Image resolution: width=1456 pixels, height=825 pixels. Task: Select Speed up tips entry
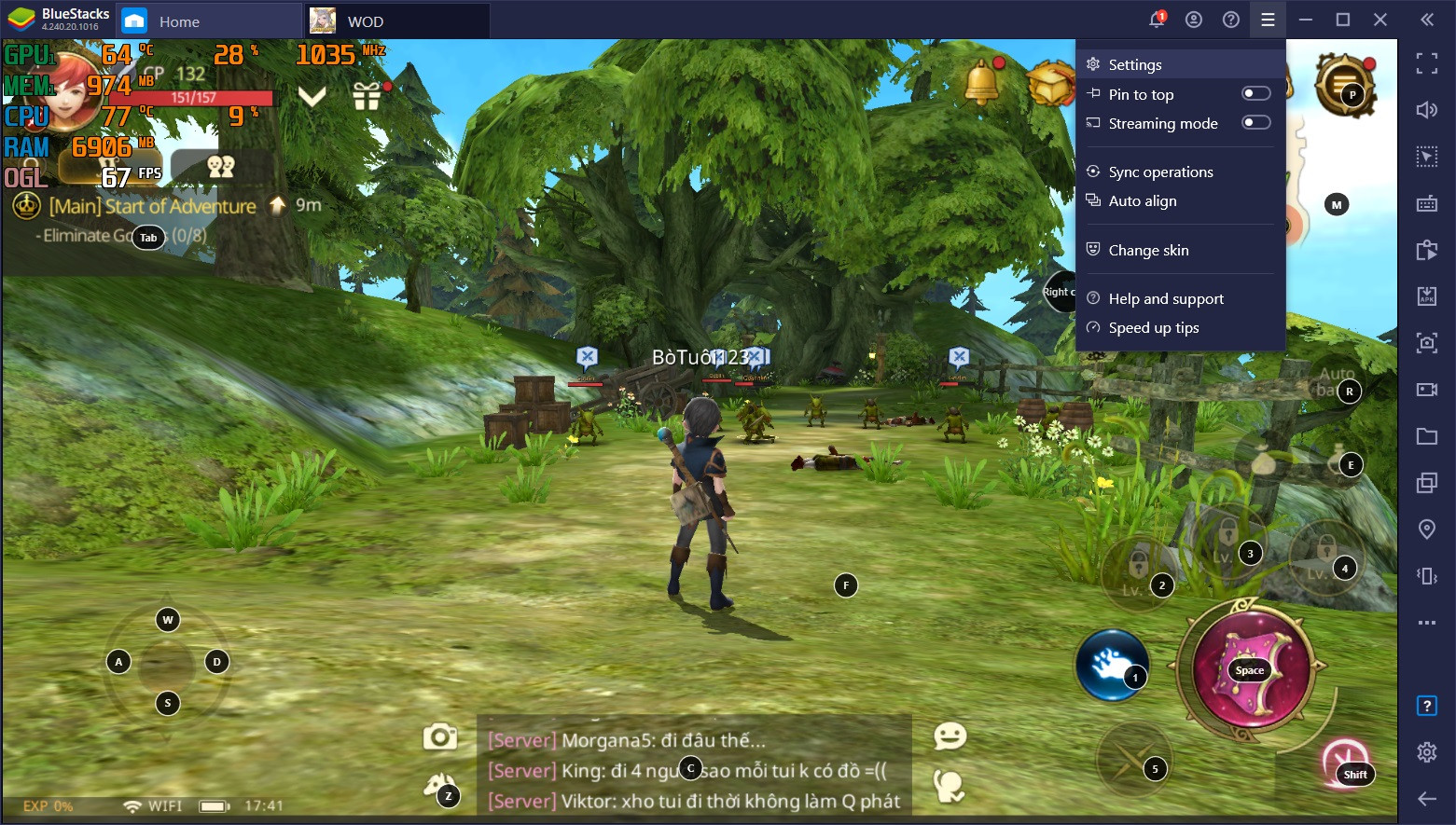coord(1154,327)
